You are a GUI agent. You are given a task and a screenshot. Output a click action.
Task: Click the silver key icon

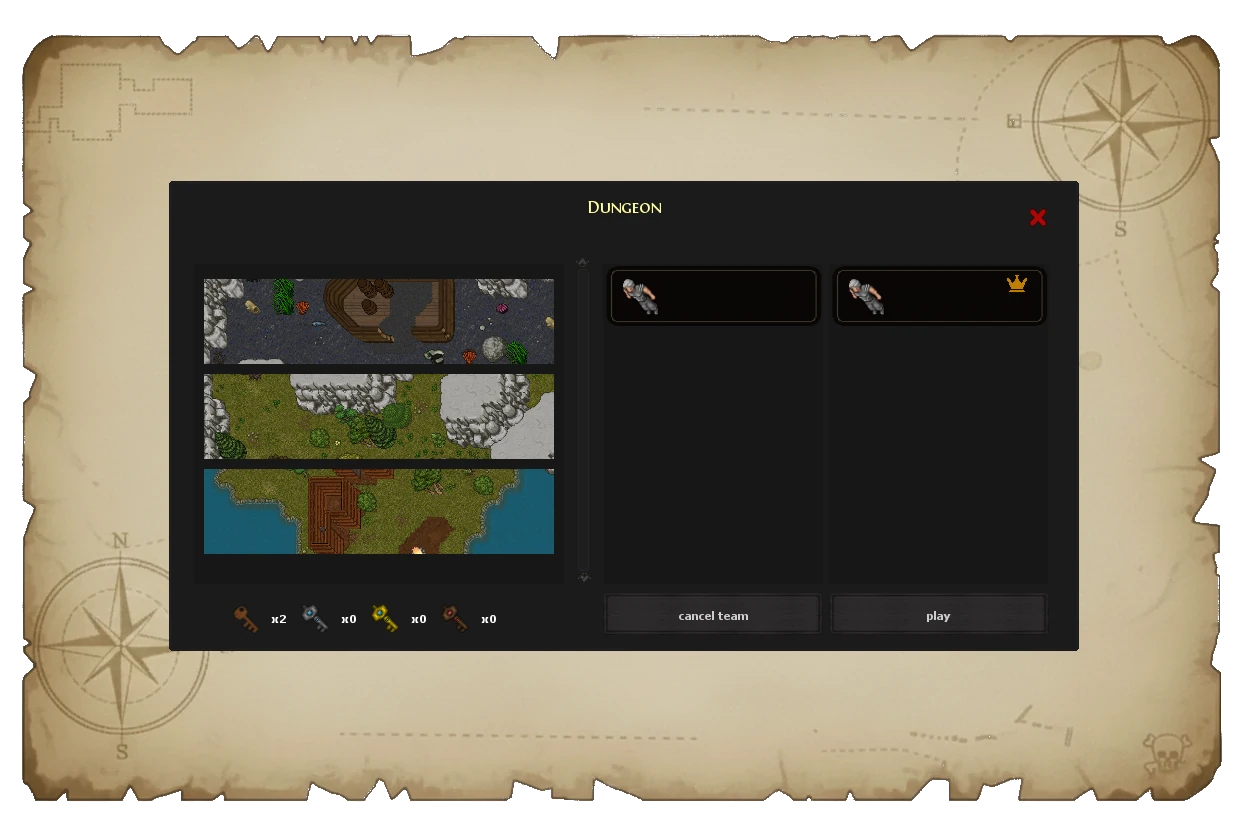pyautogui.click(x=316, y=619)
